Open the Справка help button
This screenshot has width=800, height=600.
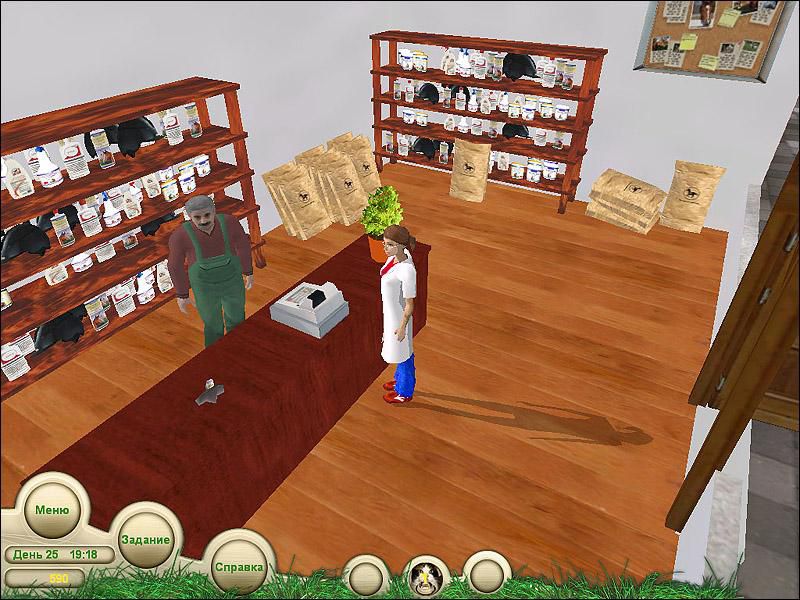pos(239,566)
